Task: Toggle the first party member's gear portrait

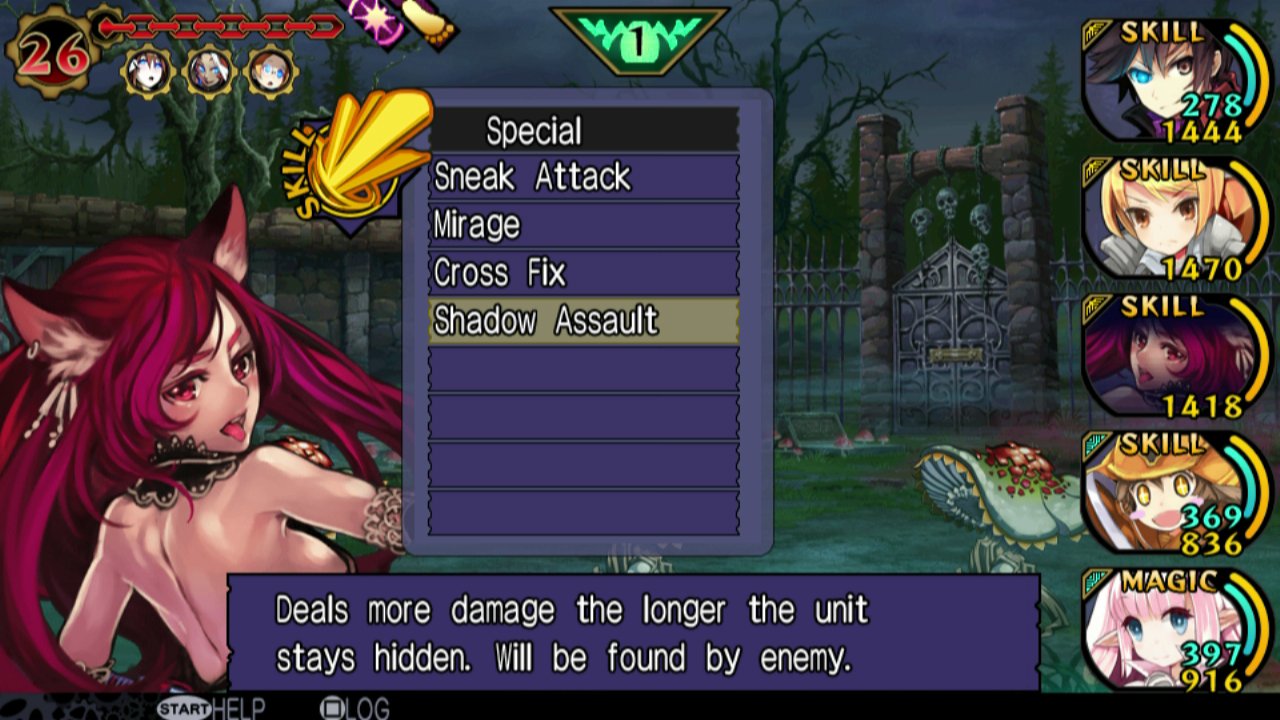Action: (x=148, y=73)
